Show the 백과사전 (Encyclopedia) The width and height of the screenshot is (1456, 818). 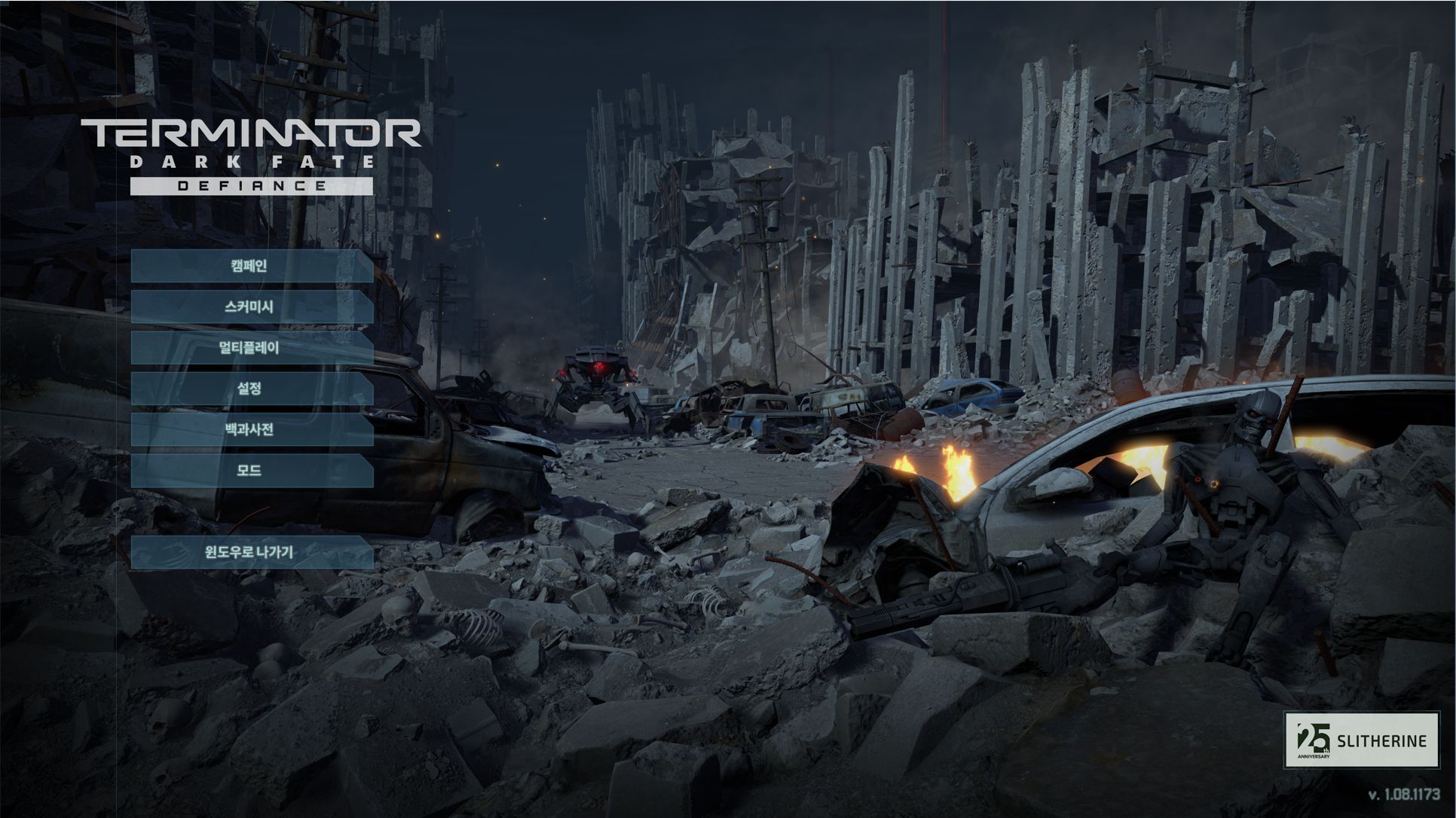251,429
